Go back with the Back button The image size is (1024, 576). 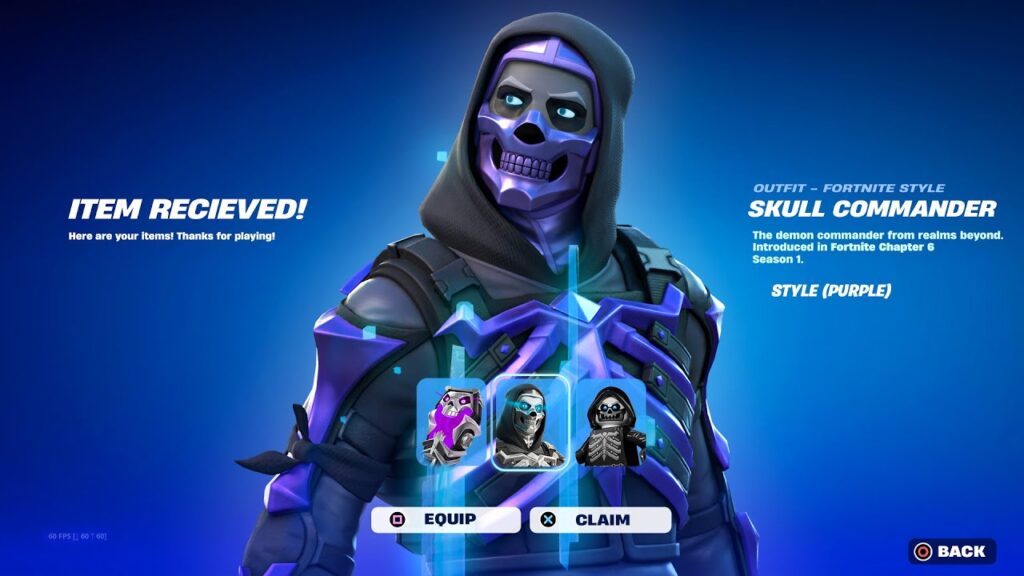click(x=951, y=551)
